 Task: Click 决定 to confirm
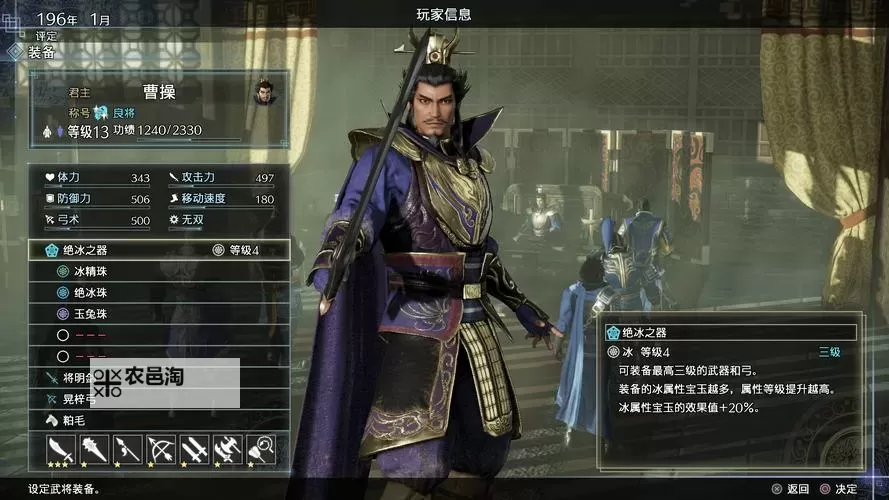click(838, 489)
